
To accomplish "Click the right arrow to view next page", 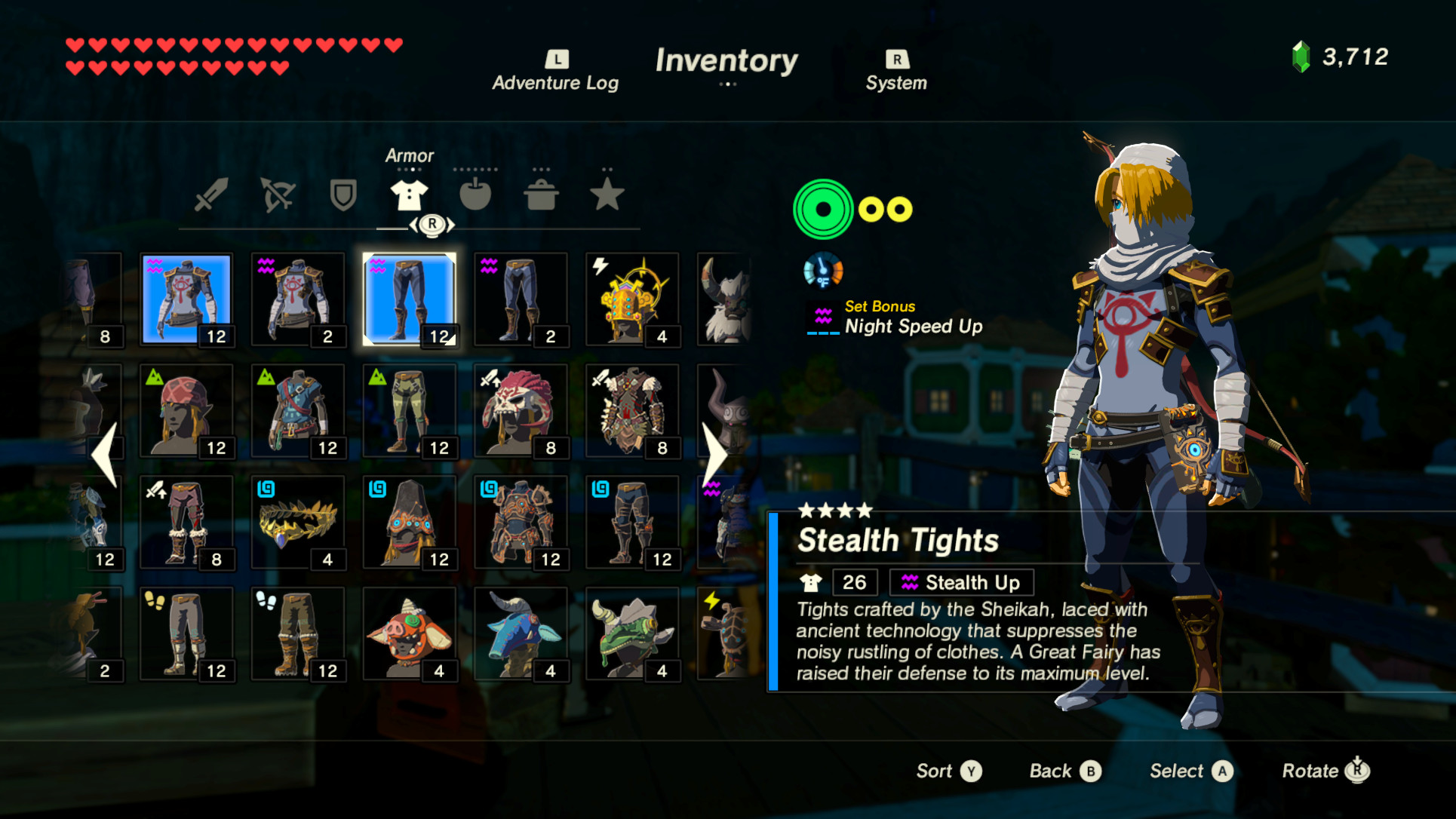I will tap(715, 452).
